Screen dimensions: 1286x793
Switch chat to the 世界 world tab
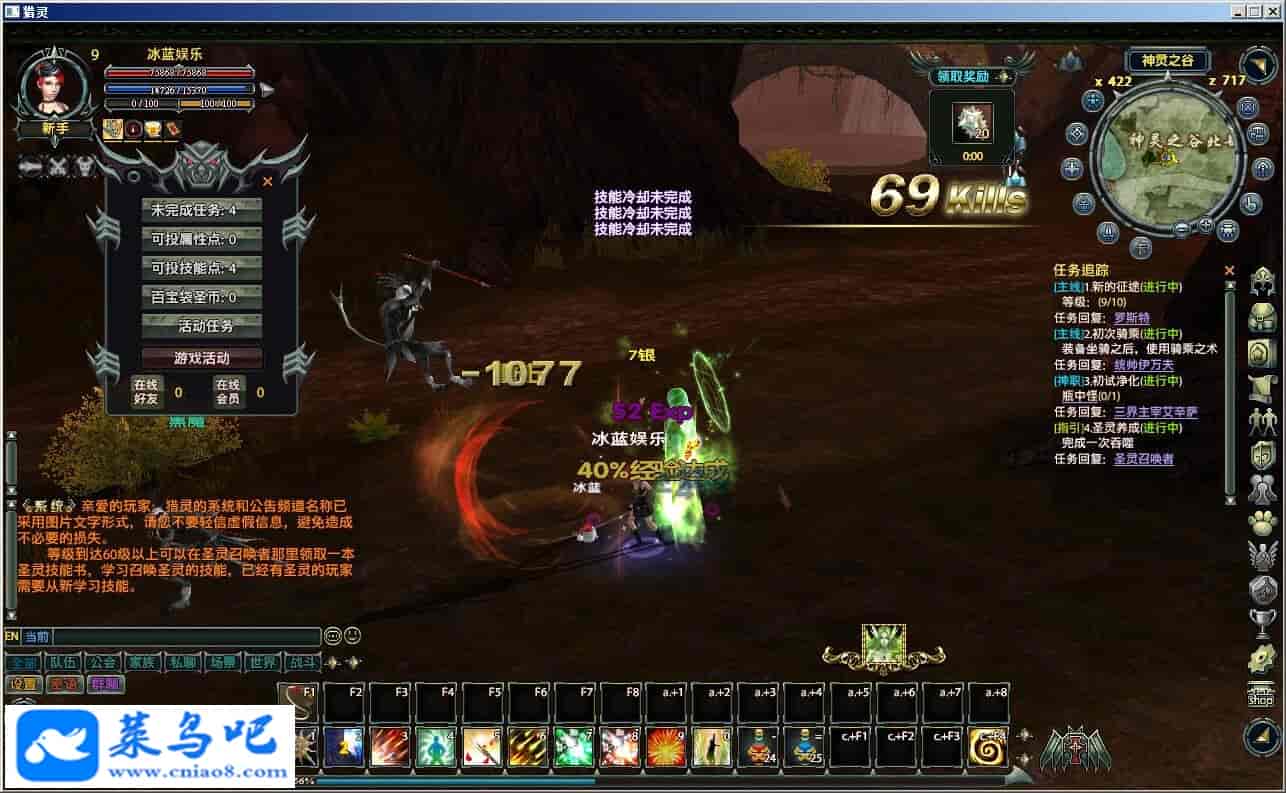point(262,662)
